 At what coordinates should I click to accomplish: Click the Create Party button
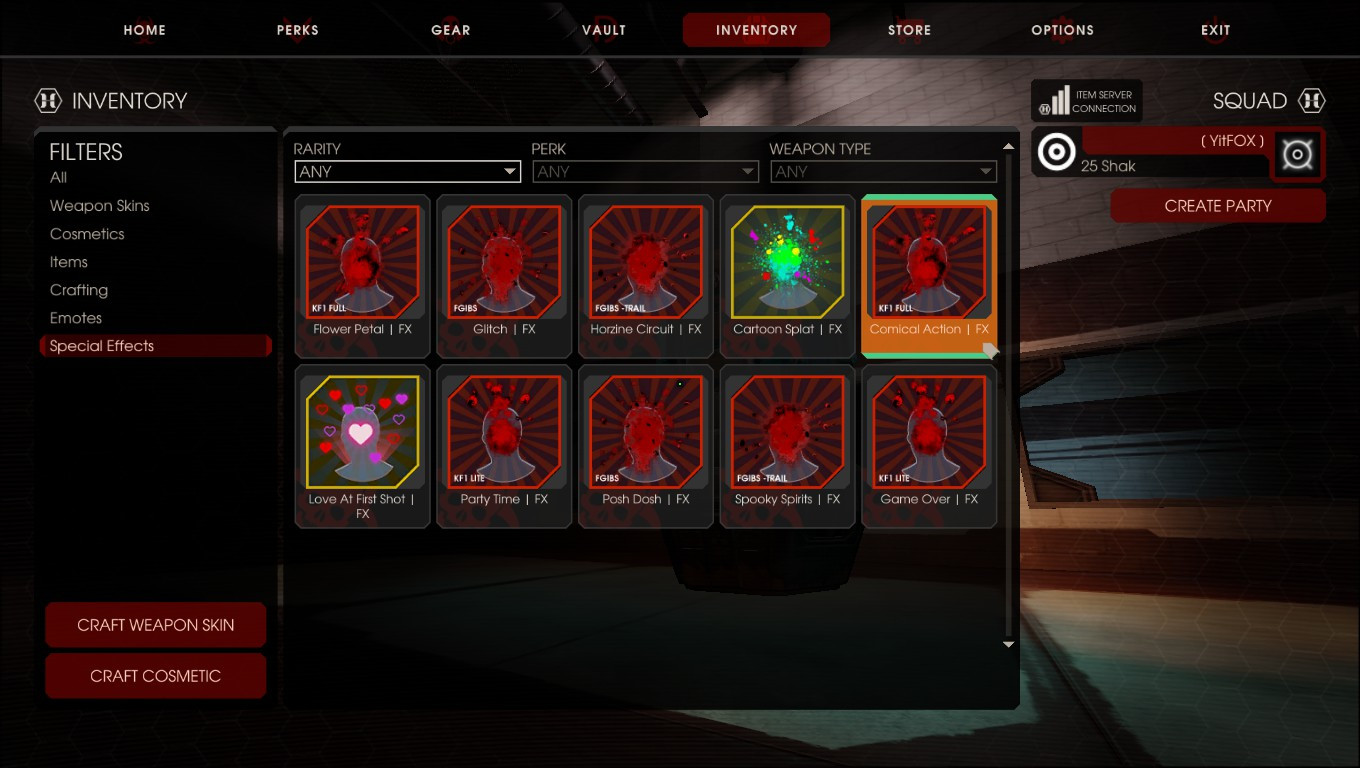1217,206
